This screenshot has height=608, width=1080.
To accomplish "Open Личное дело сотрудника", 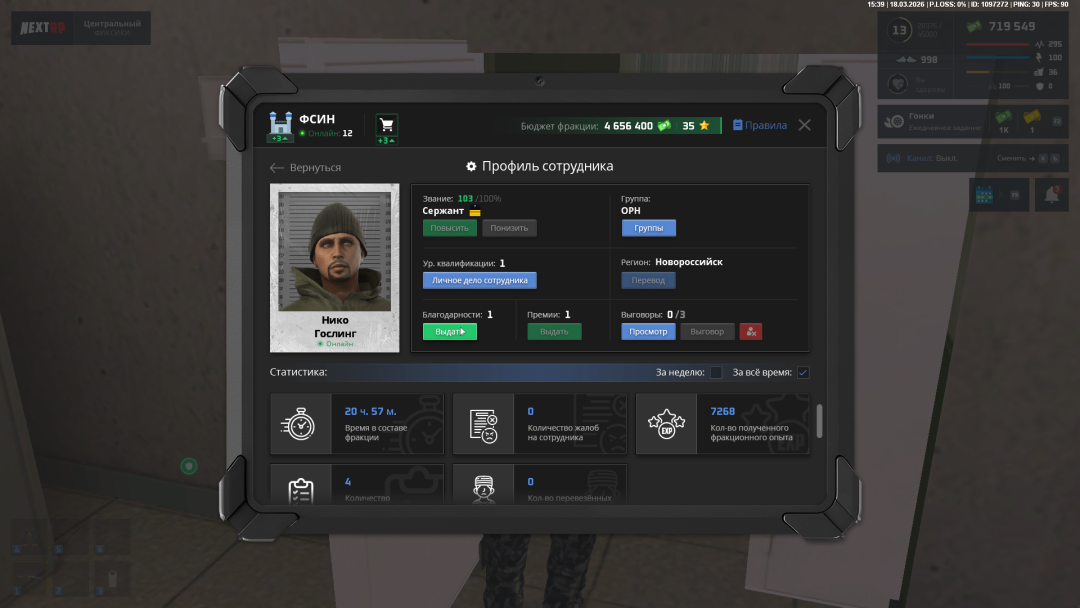I will click(x=479, y=280).
